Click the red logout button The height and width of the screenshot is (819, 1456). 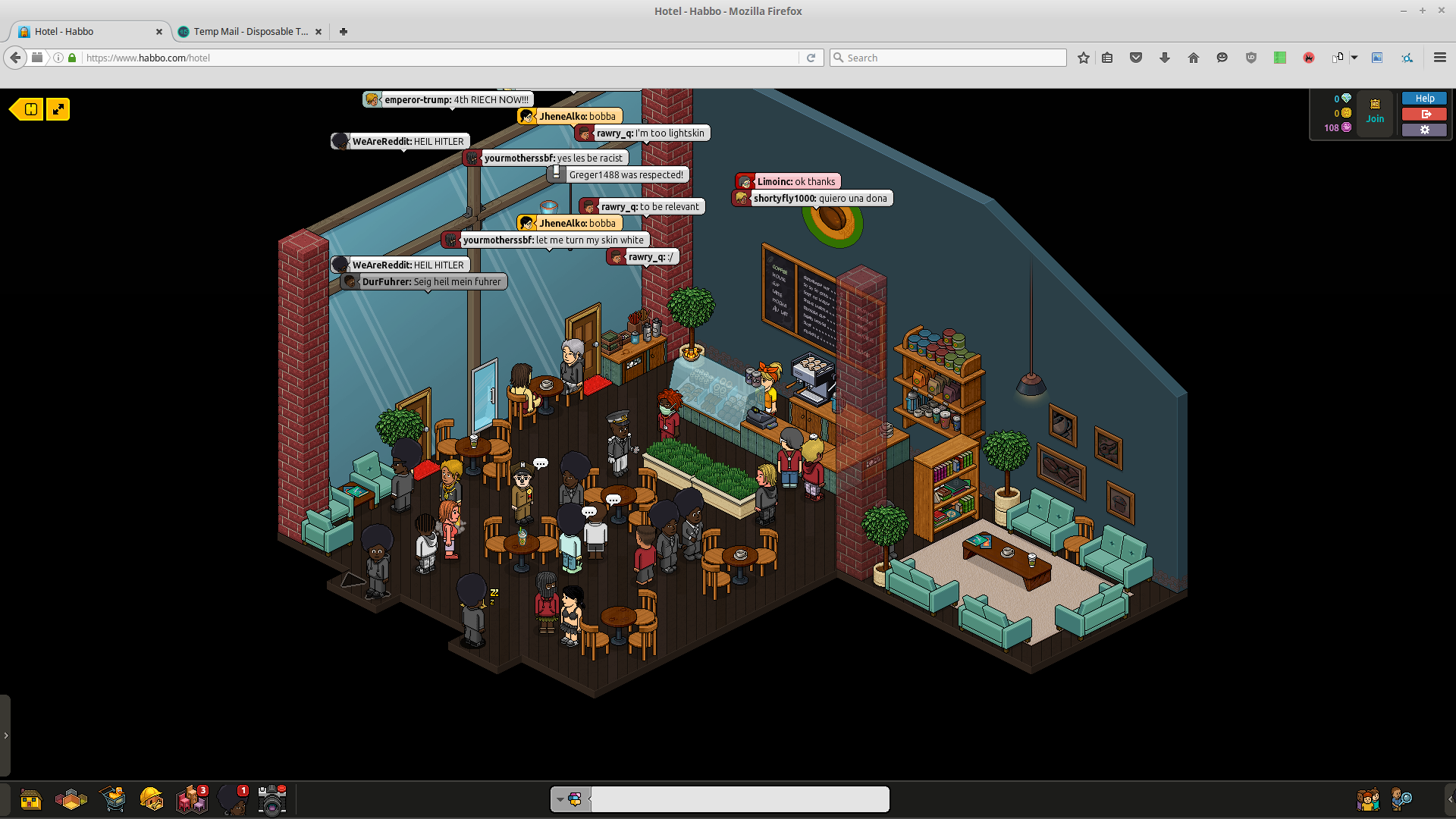tap(1424, 114)
